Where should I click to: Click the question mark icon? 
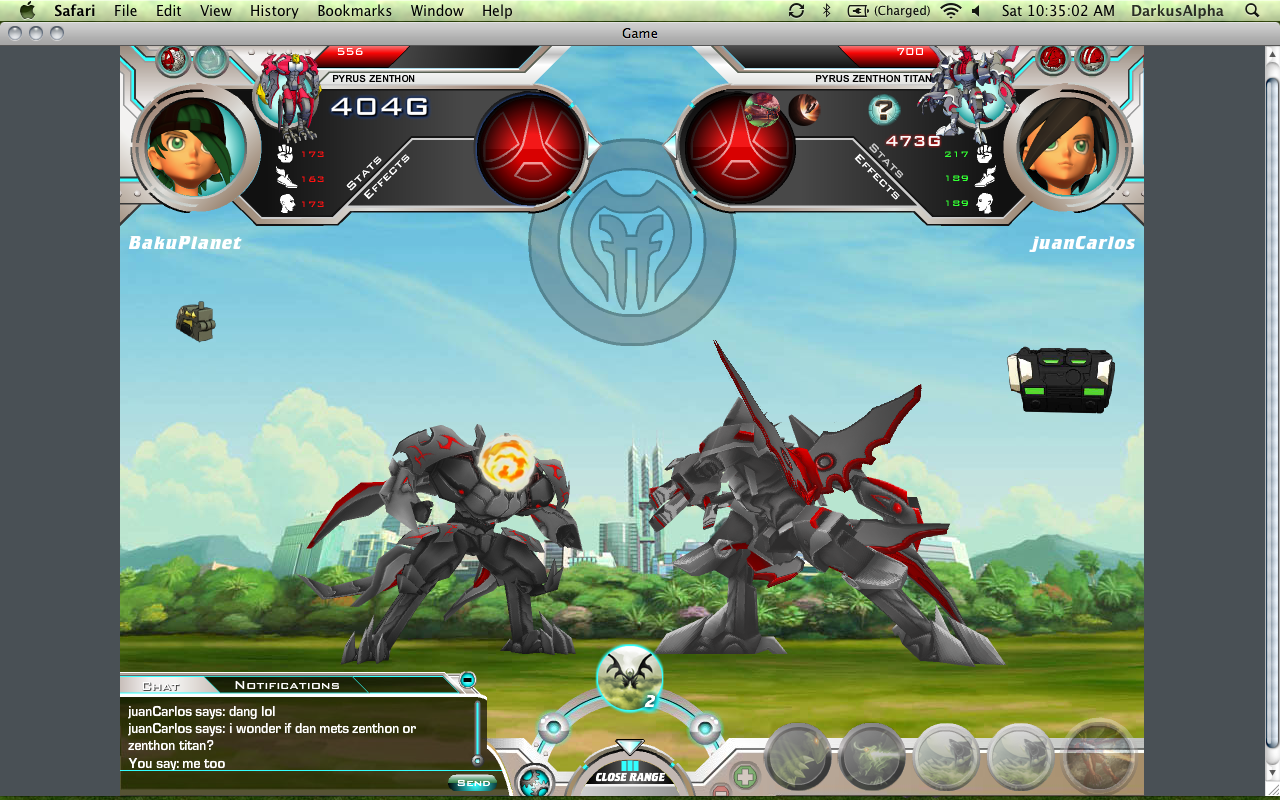coord(883,109)
